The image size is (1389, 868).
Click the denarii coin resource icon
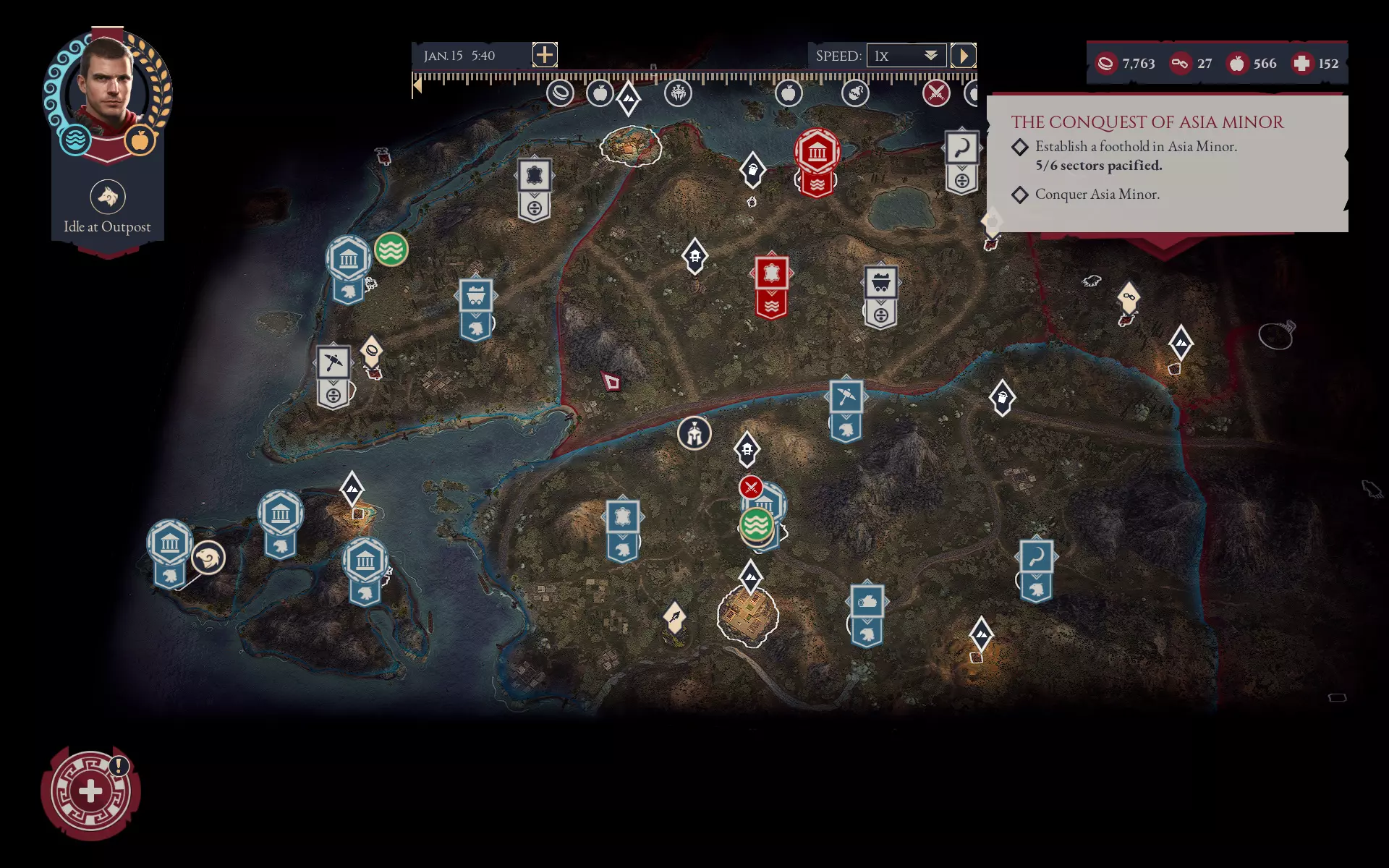point(1105,64)
